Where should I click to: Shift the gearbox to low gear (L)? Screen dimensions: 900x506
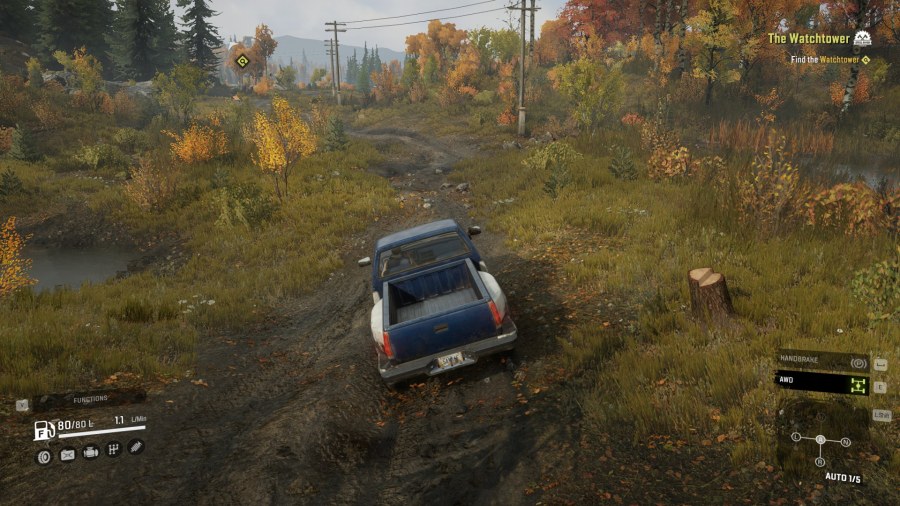pos(796,437)
